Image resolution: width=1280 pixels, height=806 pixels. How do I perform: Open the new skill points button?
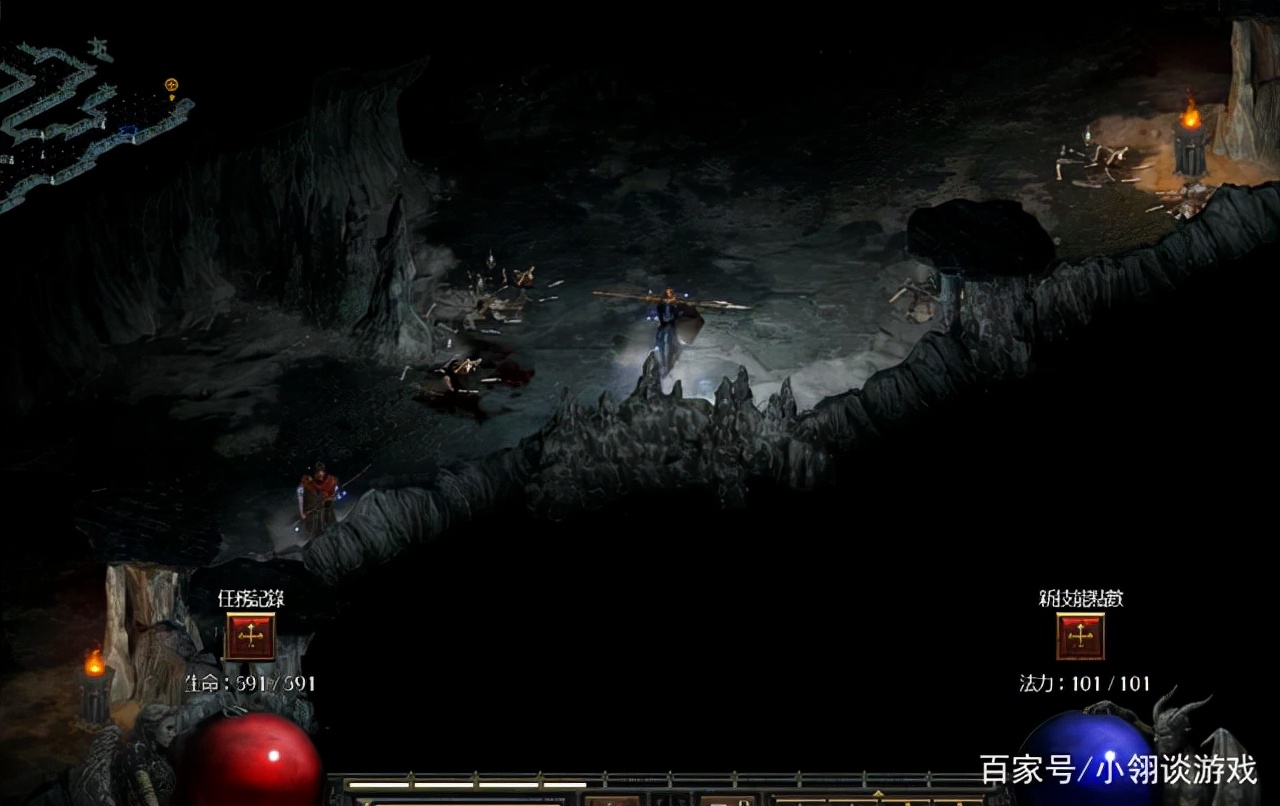pos(1080,637)
